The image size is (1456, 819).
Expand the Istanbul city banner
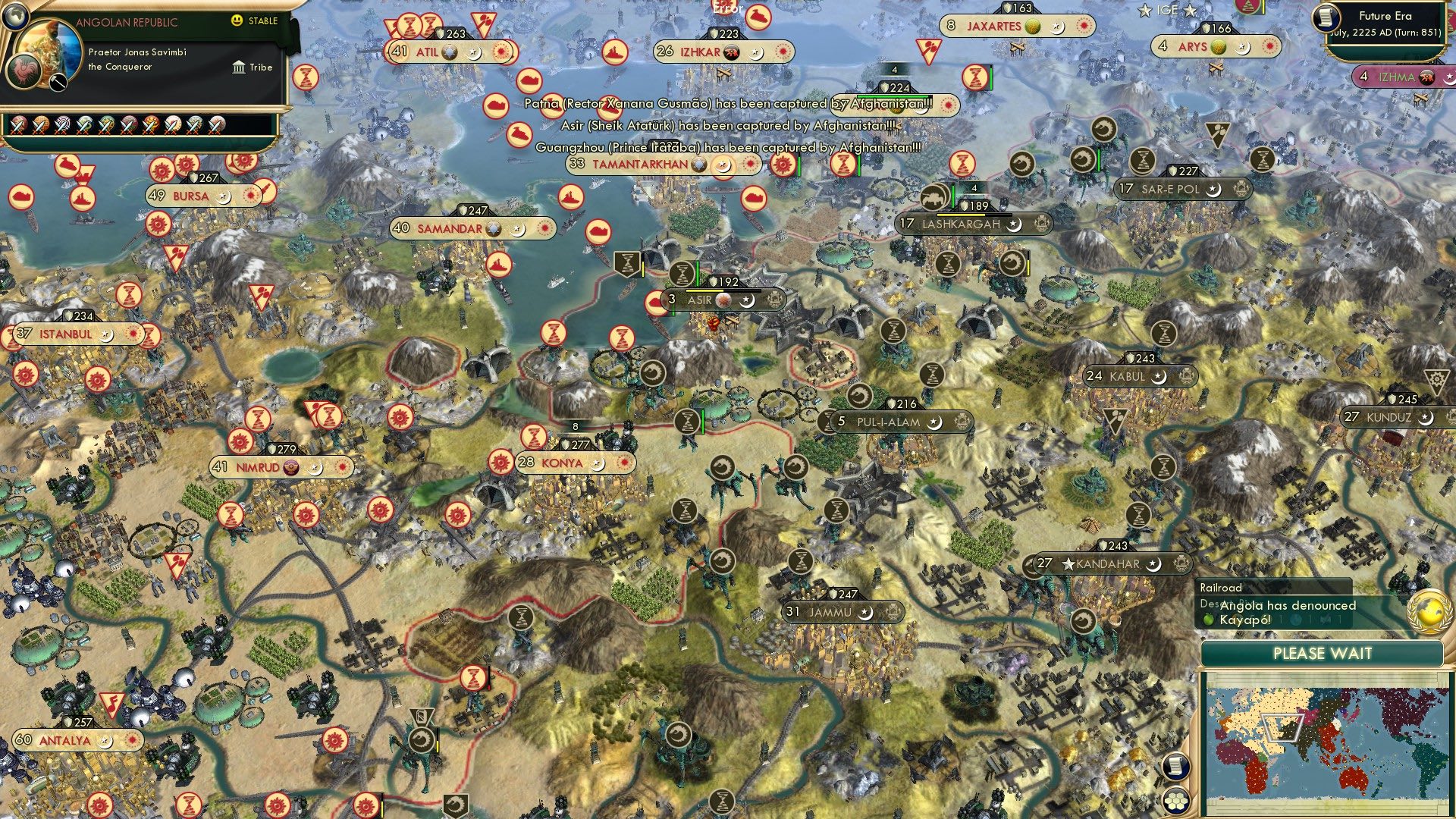point(65,334)
